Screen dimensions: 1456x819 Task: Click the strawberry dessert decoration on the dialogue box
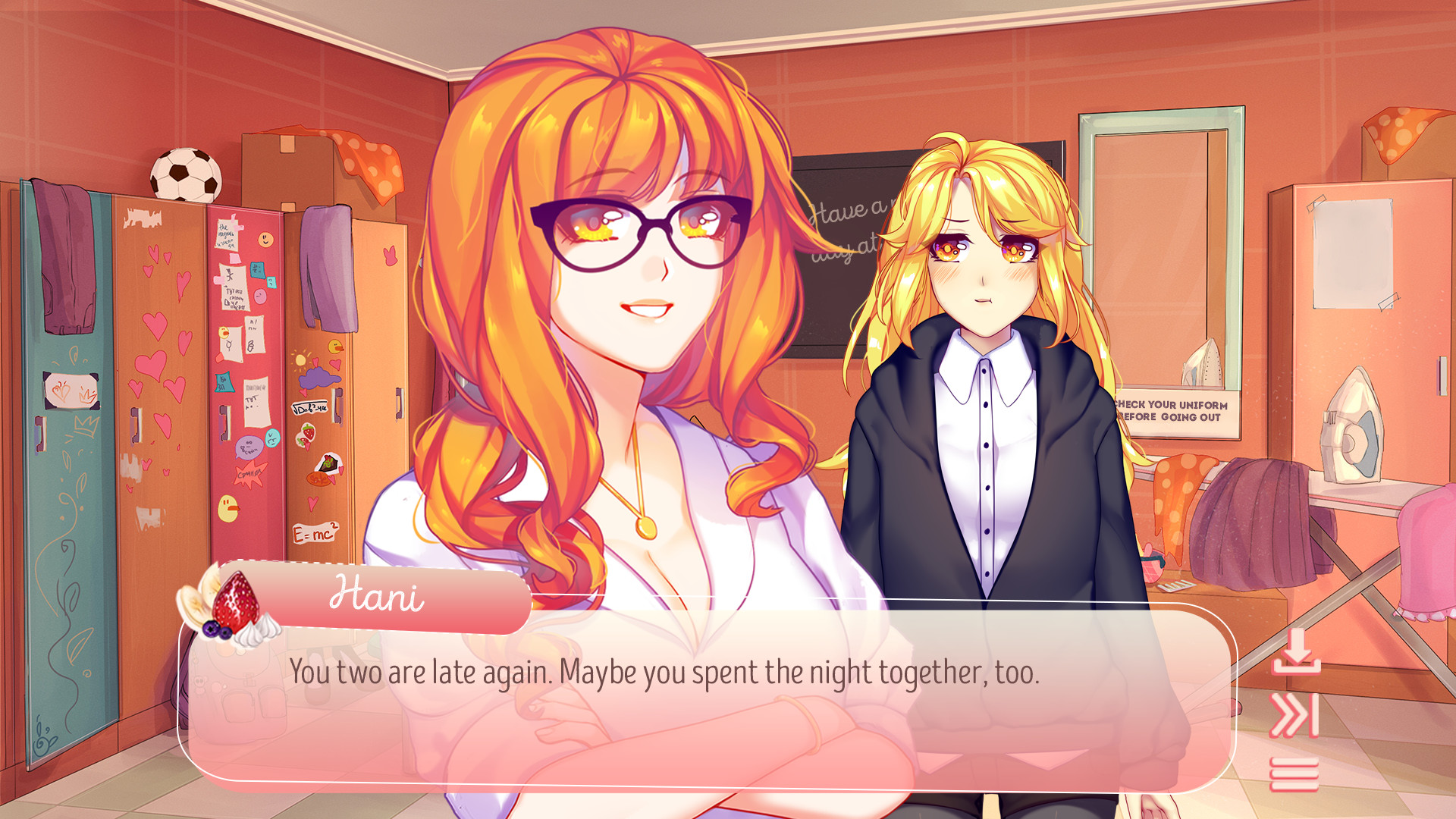coord(234,607)
